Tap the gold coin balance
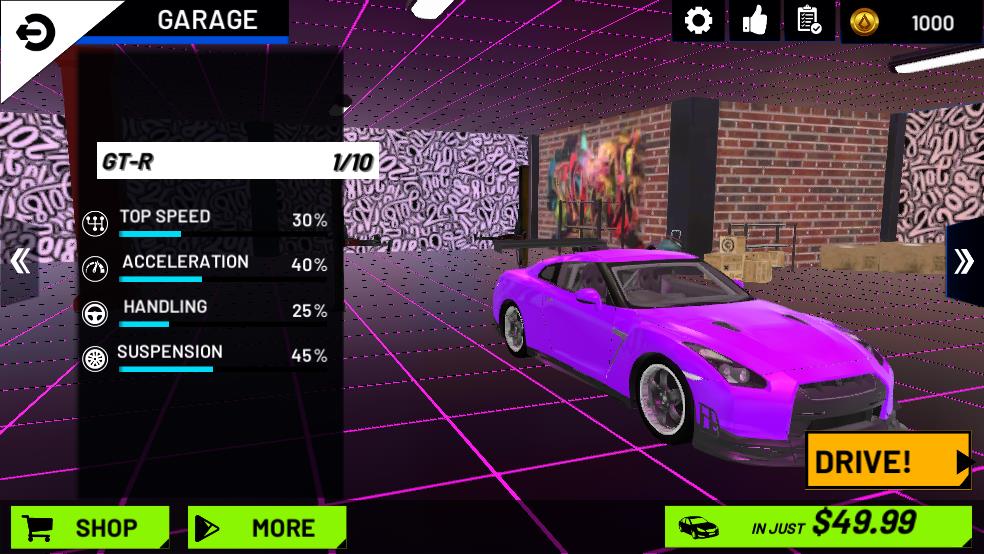The image size is (984, 554). point(911,23)
